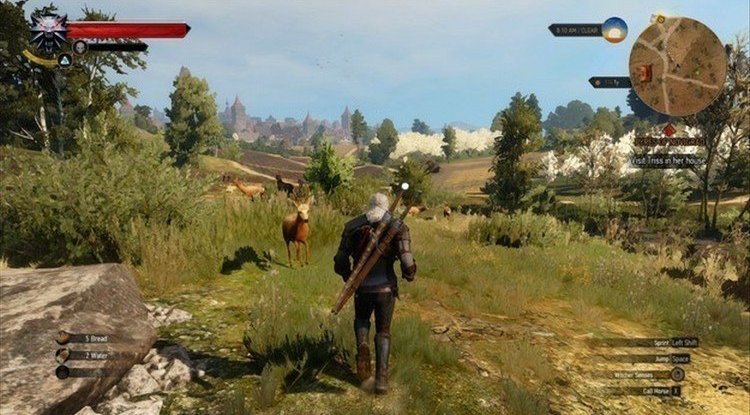The height and width of the screenshot is (415, 750).
Task: Click the weather sun icon
Action: (x=614, y=30)
